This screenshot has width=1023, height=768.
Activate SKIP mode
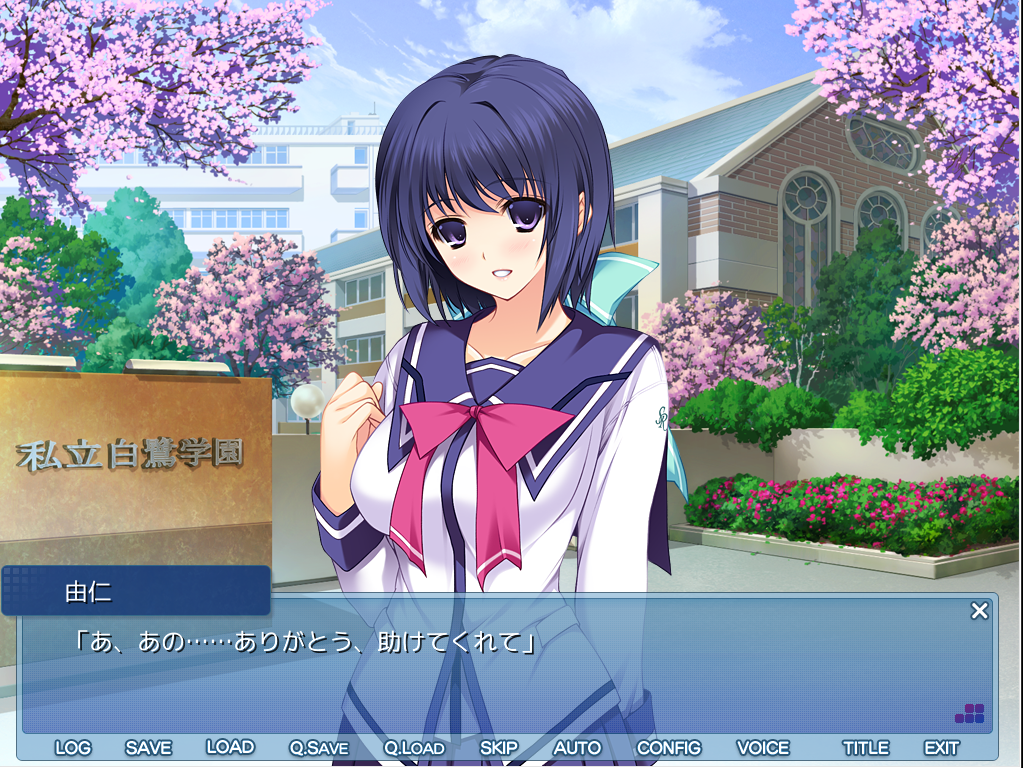(499, 748)
